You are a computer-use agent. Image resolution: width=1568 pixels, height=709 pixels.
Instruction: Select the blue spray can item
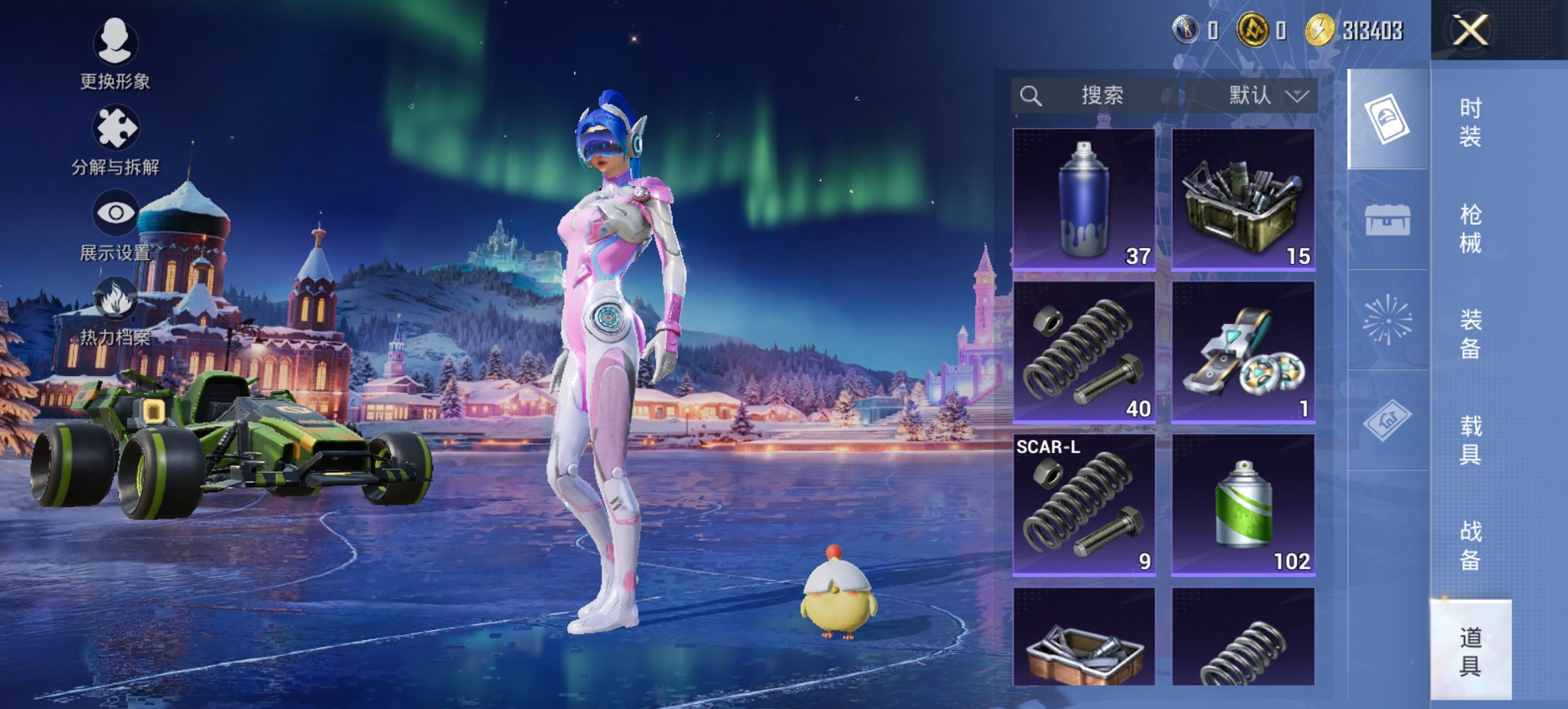(1084, 199)
